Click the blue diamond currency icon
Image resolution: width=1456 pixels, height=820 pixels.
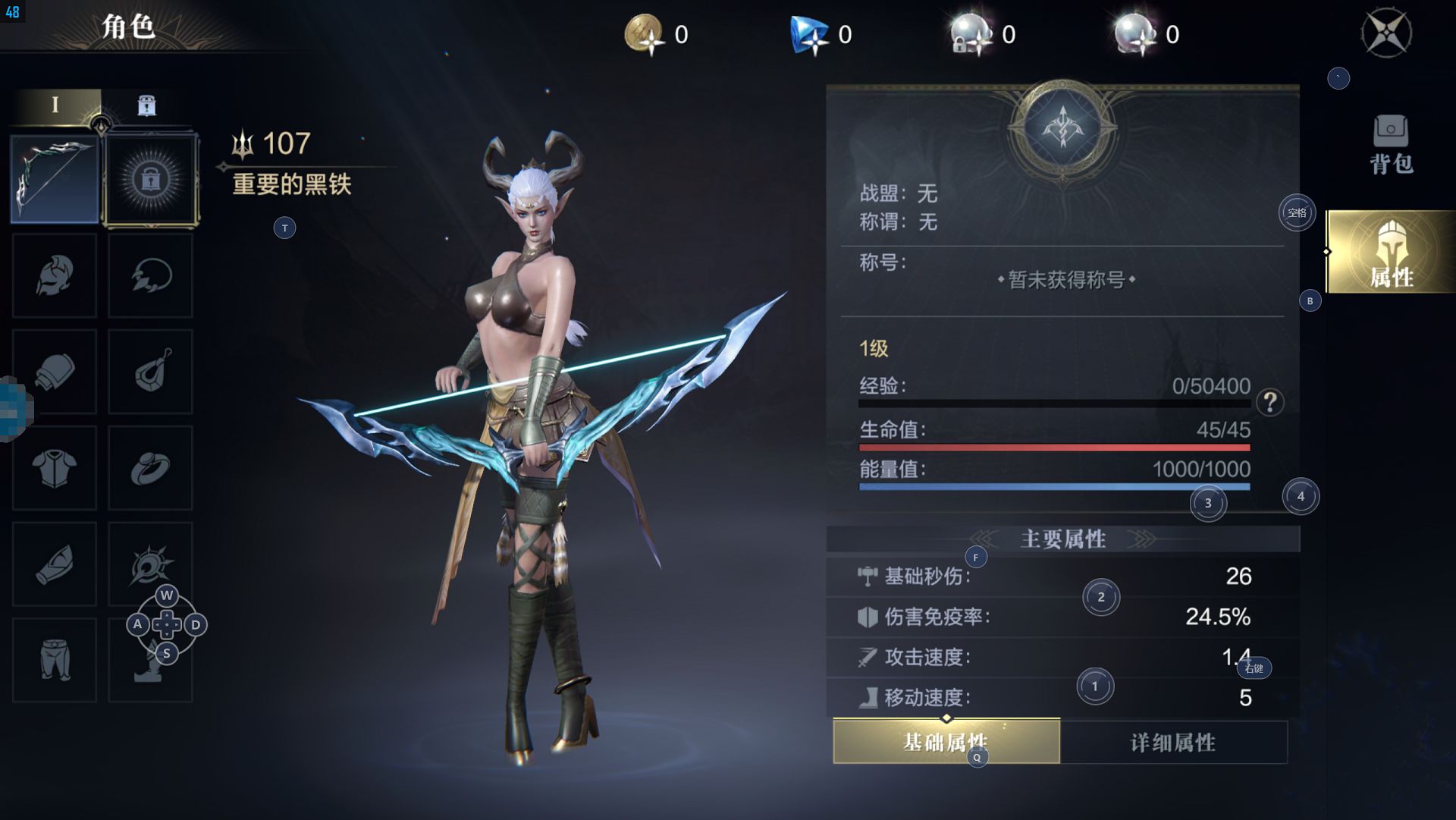coord(808,35)
